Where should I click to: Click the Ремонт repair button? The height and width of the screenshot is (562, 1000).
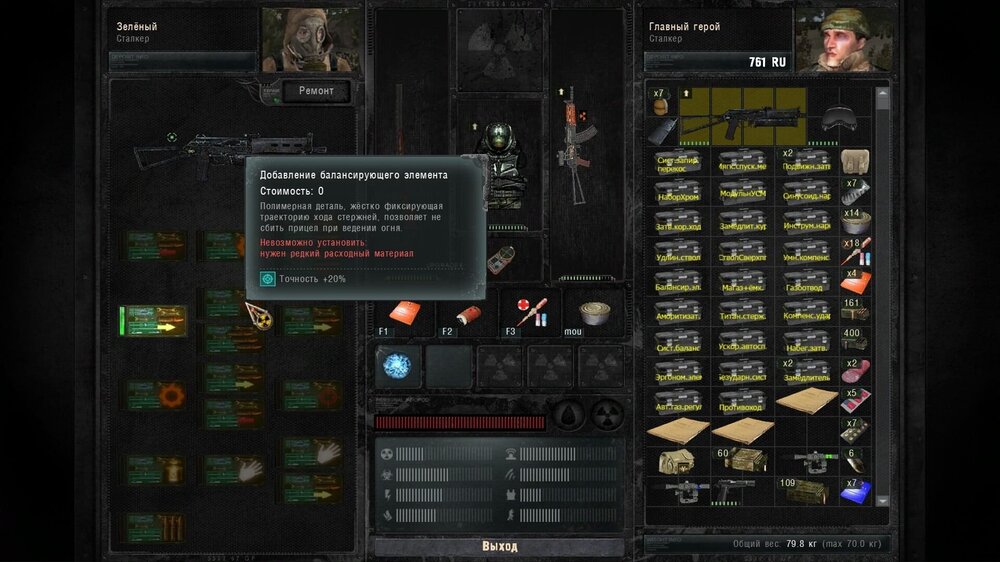315,92
